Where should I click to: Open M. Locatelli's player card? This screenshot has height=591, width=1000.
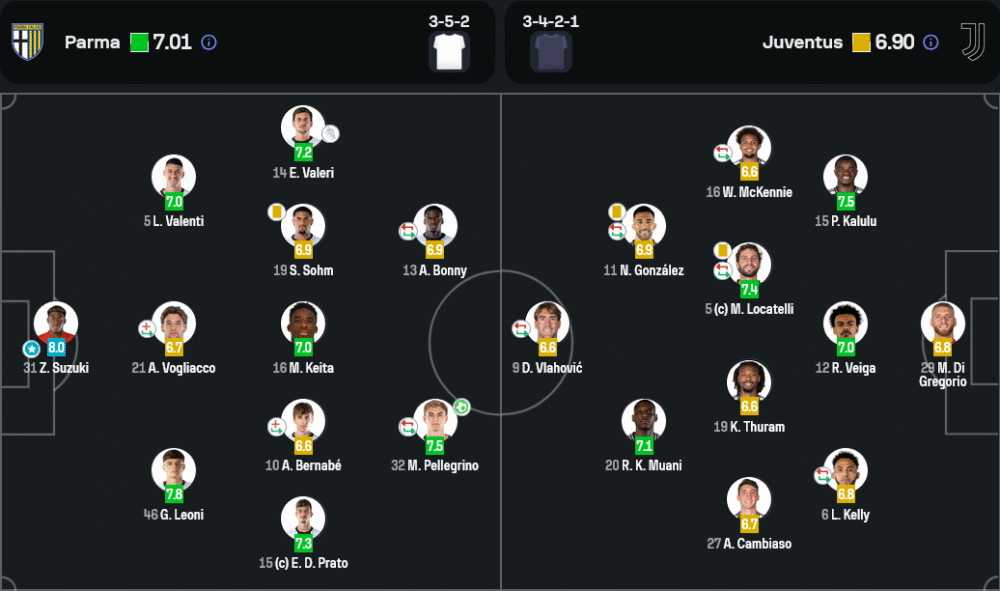click(749, 265)
